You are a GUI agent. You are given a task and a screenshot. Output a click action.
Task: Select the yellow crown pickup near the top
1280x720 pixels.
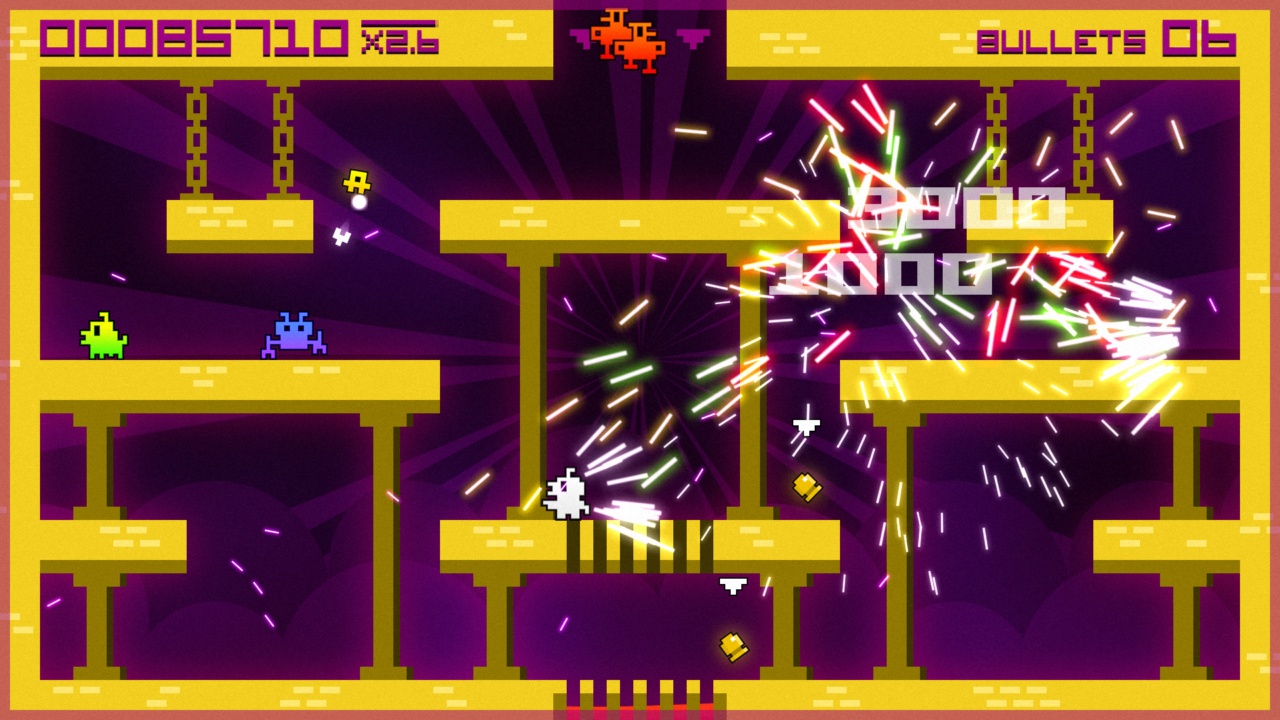[358, 180]
